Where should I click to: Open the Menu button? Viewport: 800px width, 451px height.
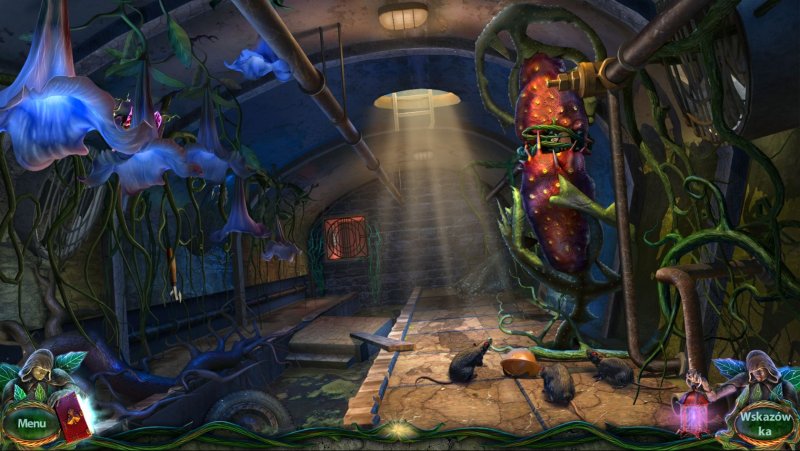click(31, 423)
